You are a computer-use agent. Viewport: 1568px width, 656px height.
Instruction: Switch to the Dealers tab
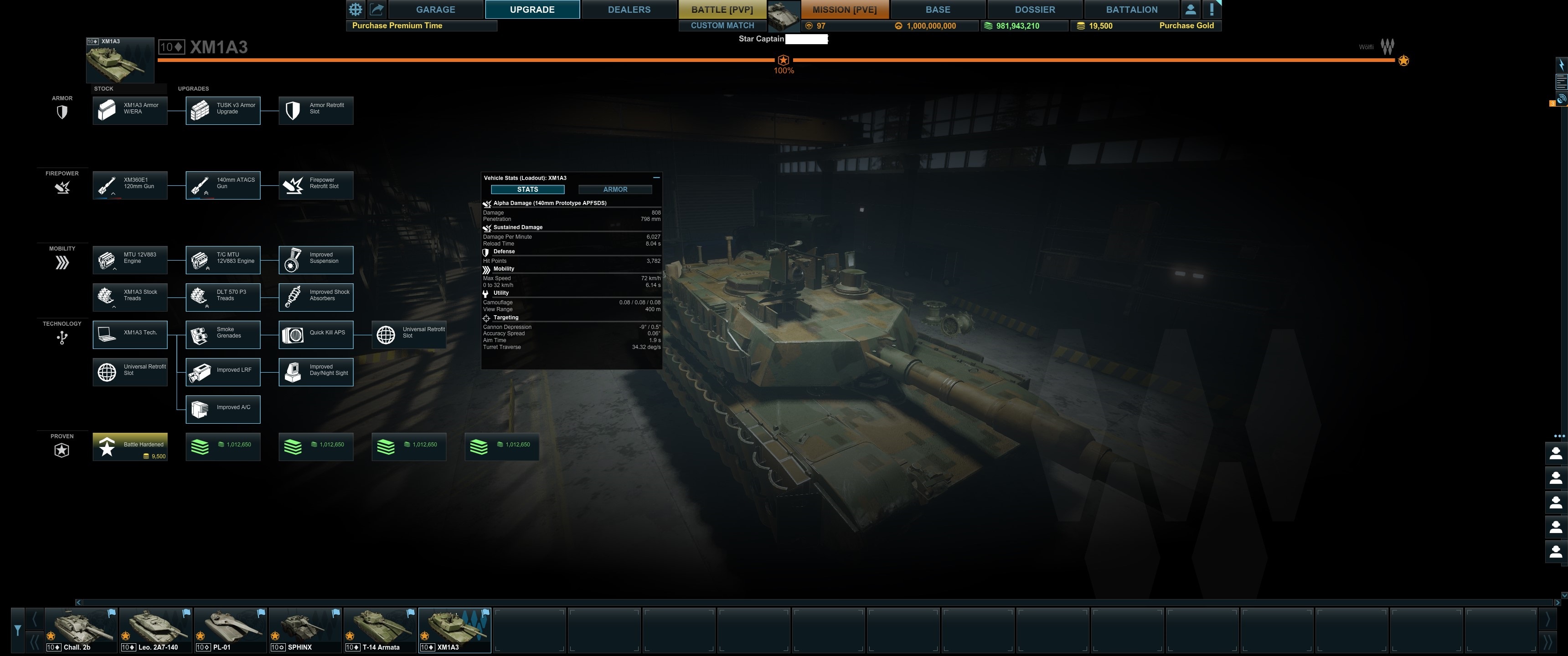click(x=629, y=9)
